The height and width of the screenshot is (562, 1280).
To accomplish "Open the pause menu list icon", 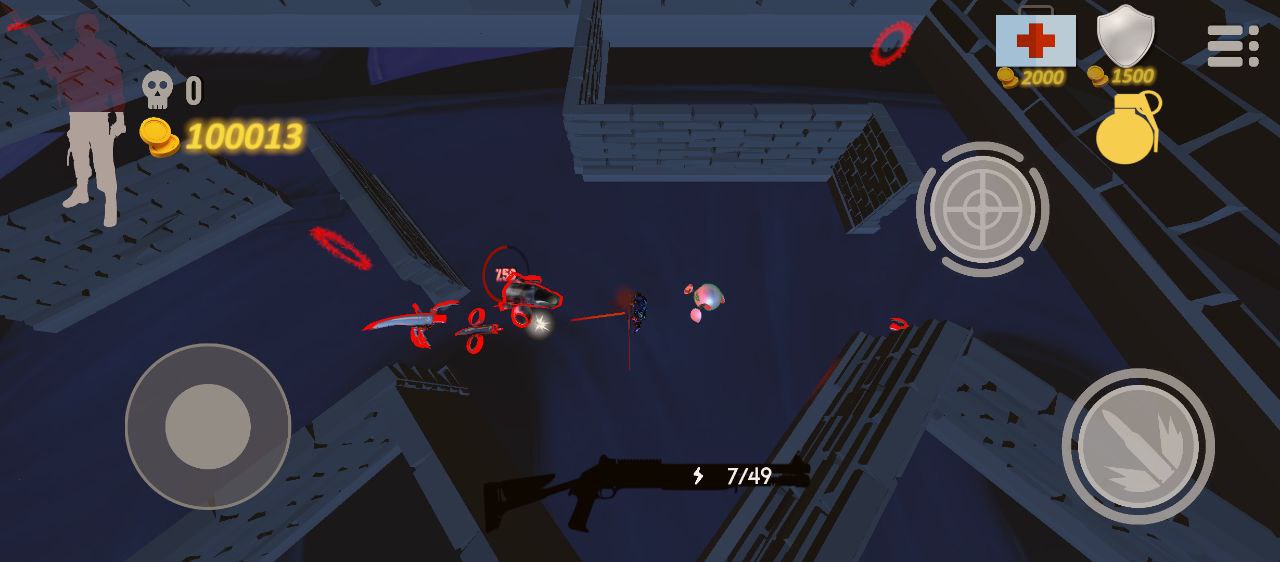I will coord(1232,46).
